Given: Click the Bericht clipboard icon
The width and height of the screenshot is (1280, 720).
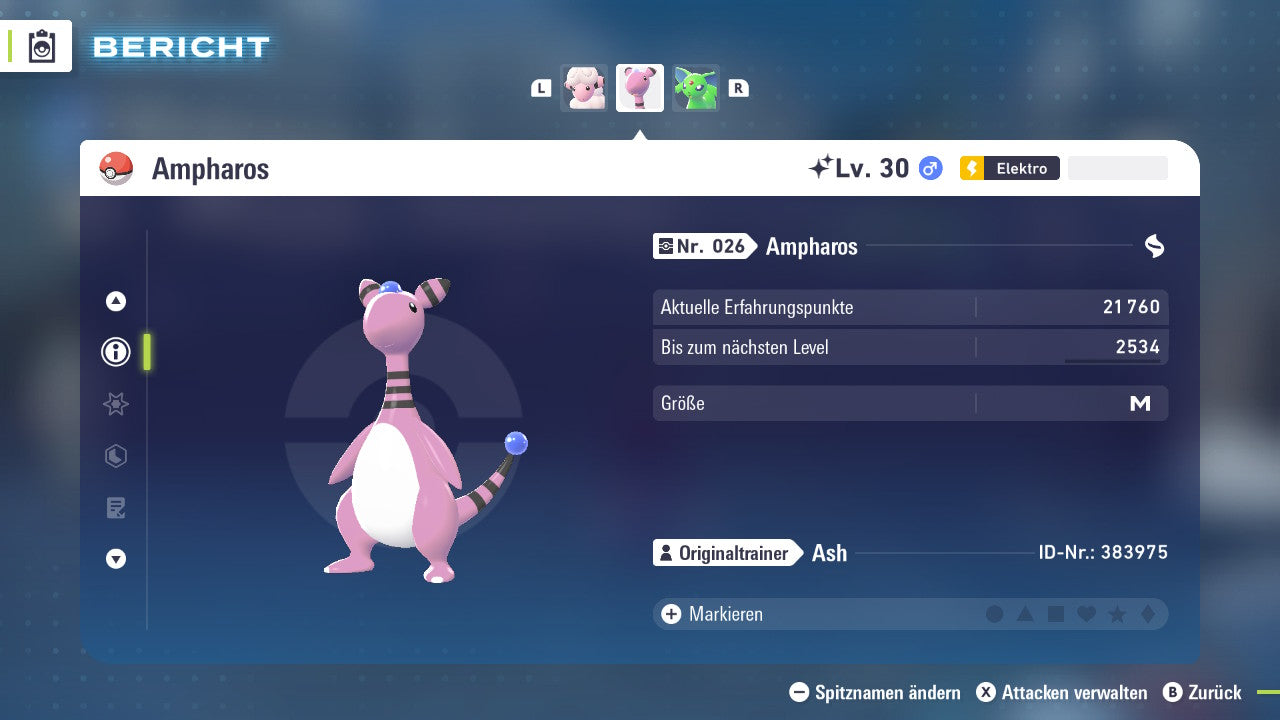Looking at the screenshot, I should point(42,46).
